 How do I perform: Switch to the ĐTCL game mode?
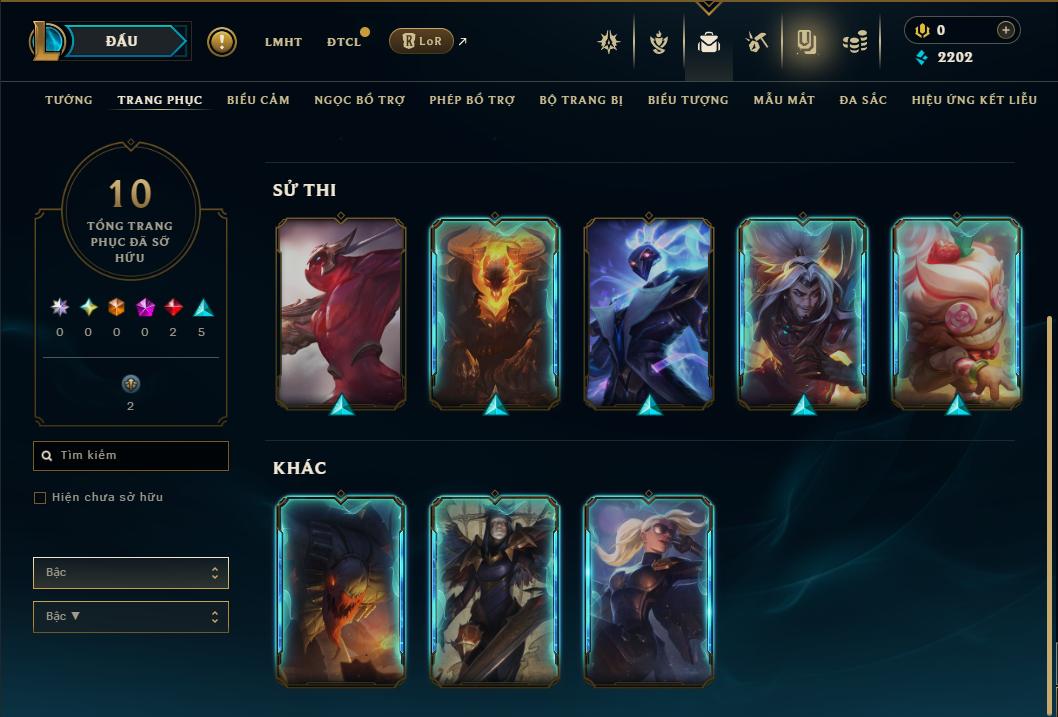[344, 42]
